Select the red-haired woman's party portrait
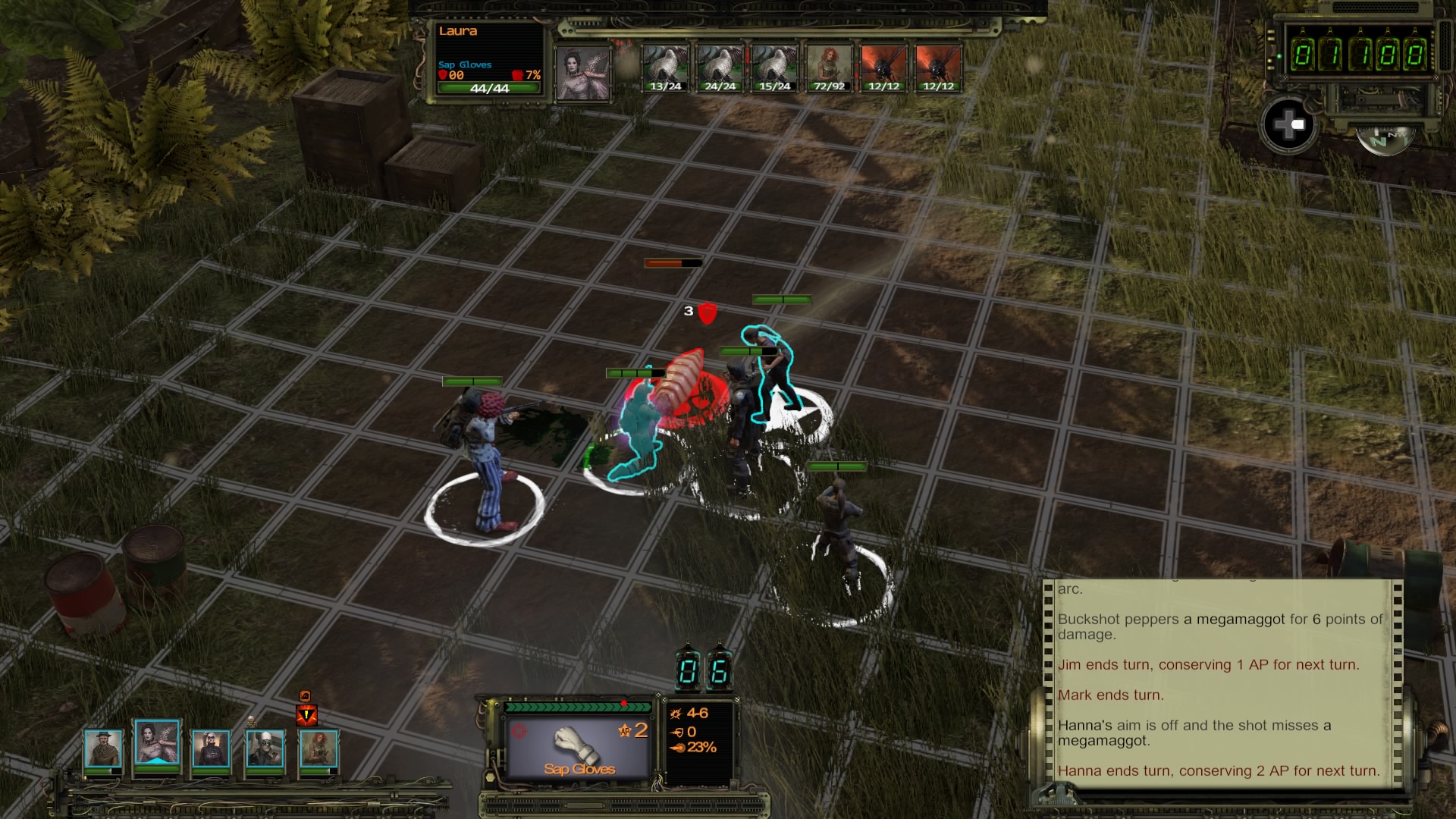 (x=318, y=748)
